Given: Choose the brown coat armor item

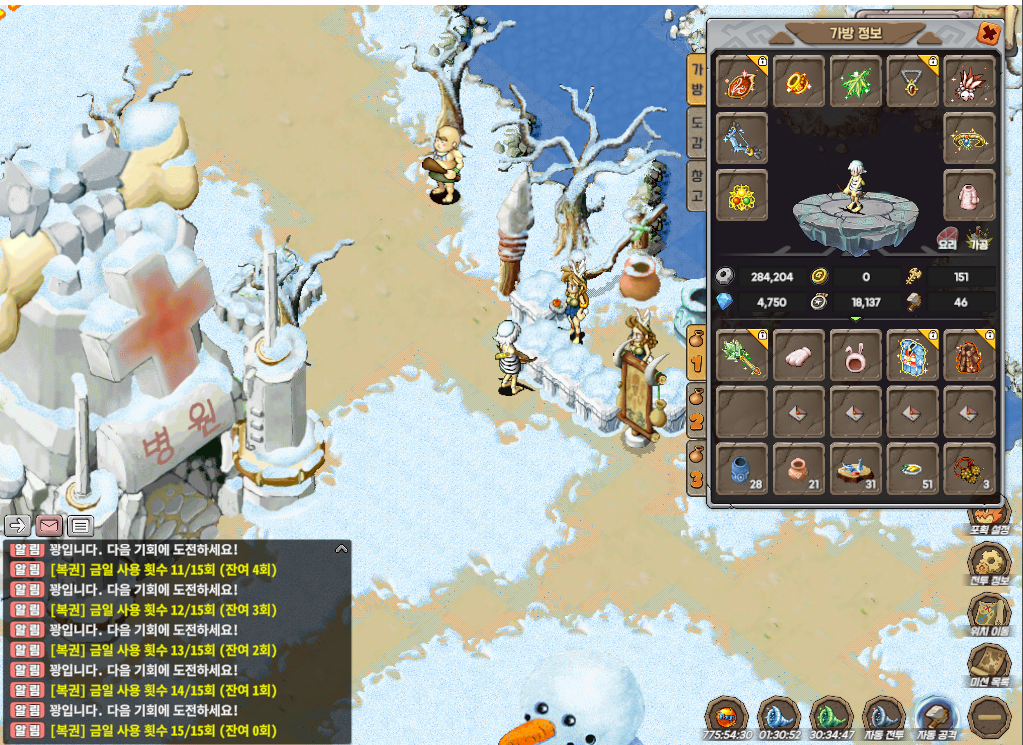Looking at the screenshot, I should pyautogui.click(x=969, y=355).
